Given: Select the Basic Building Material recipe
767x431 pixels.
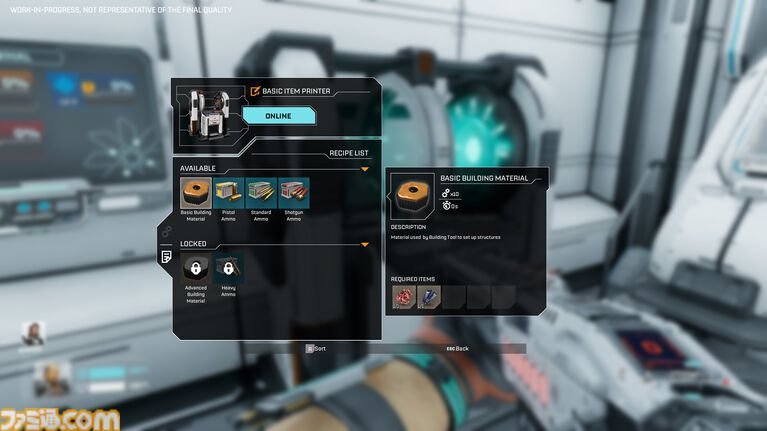Looking at the screenshot, I should (x=196, y=194).
